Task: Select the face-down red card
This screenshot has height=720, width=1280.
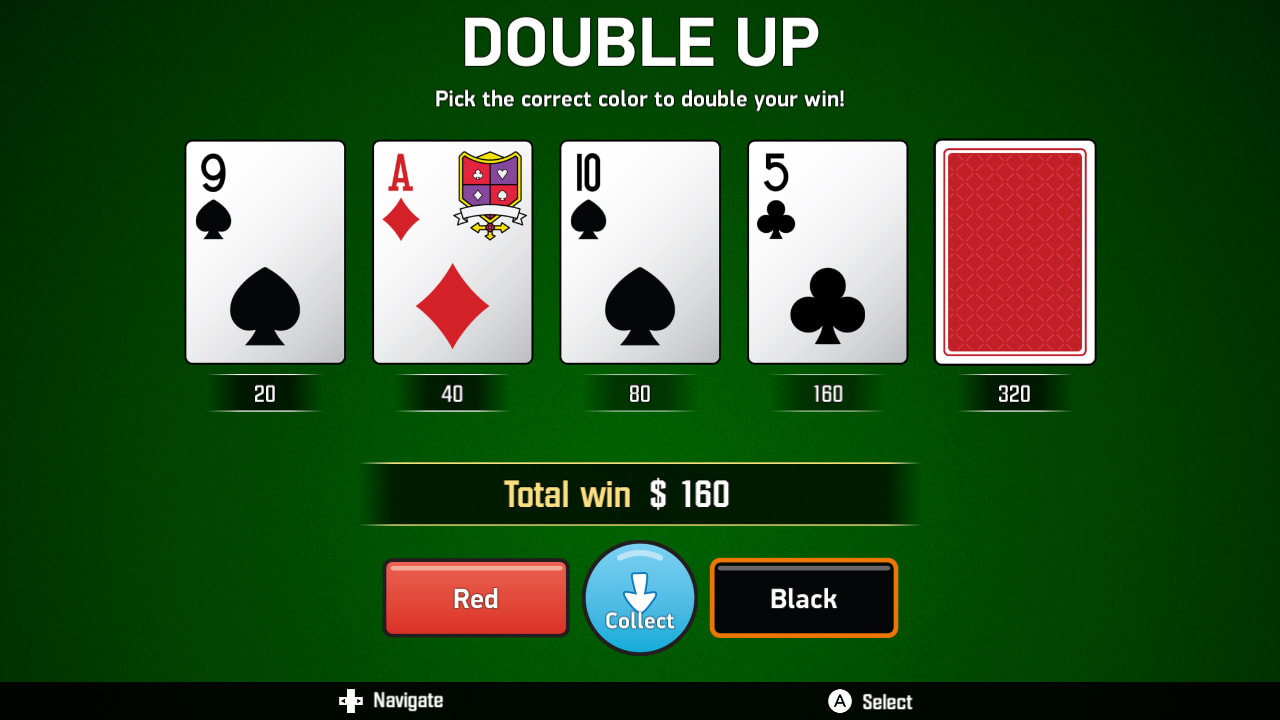Action: click(x=1015, y=251)
